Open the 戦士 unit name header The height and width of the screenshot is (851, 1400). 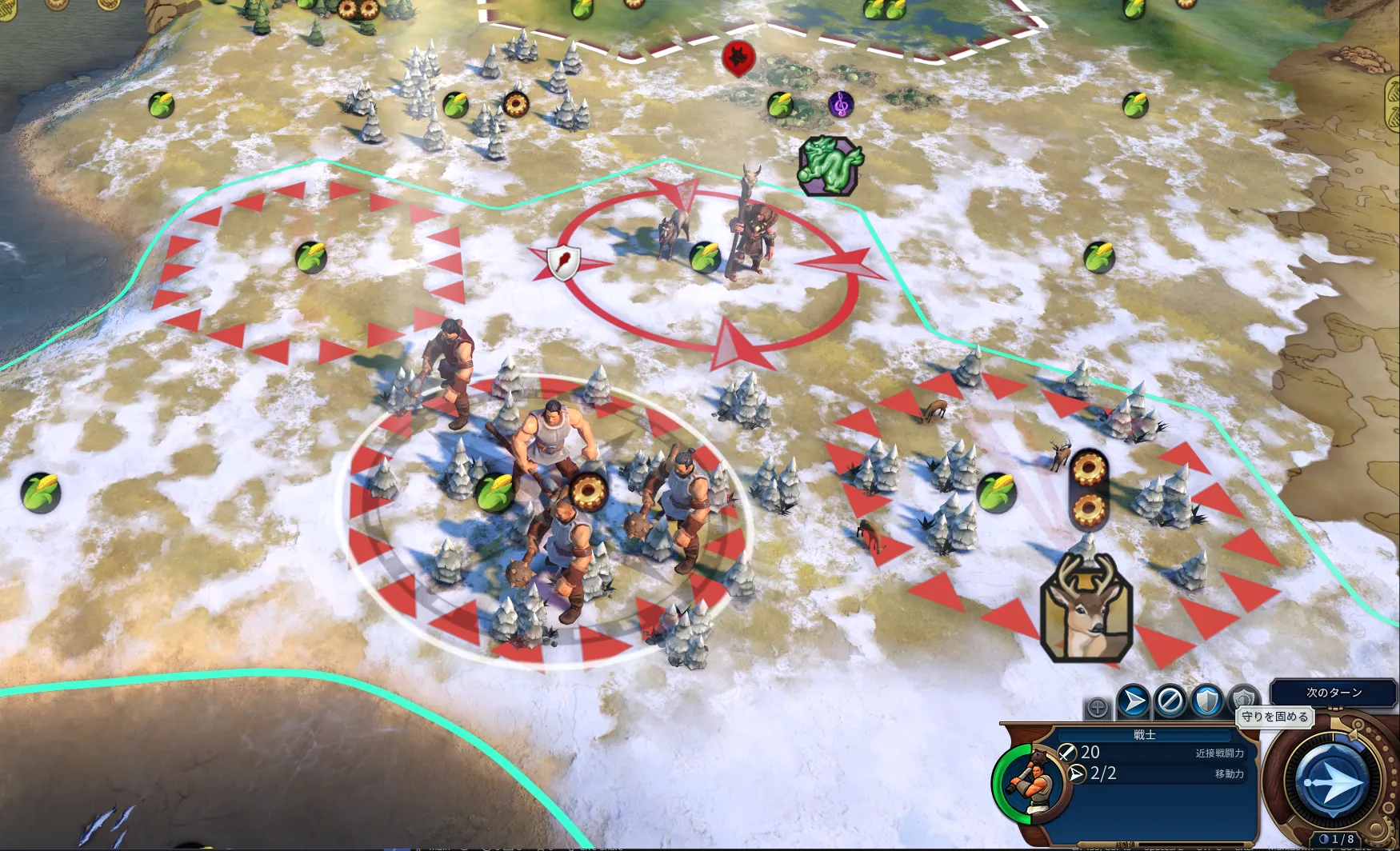tap(1145, 734)
